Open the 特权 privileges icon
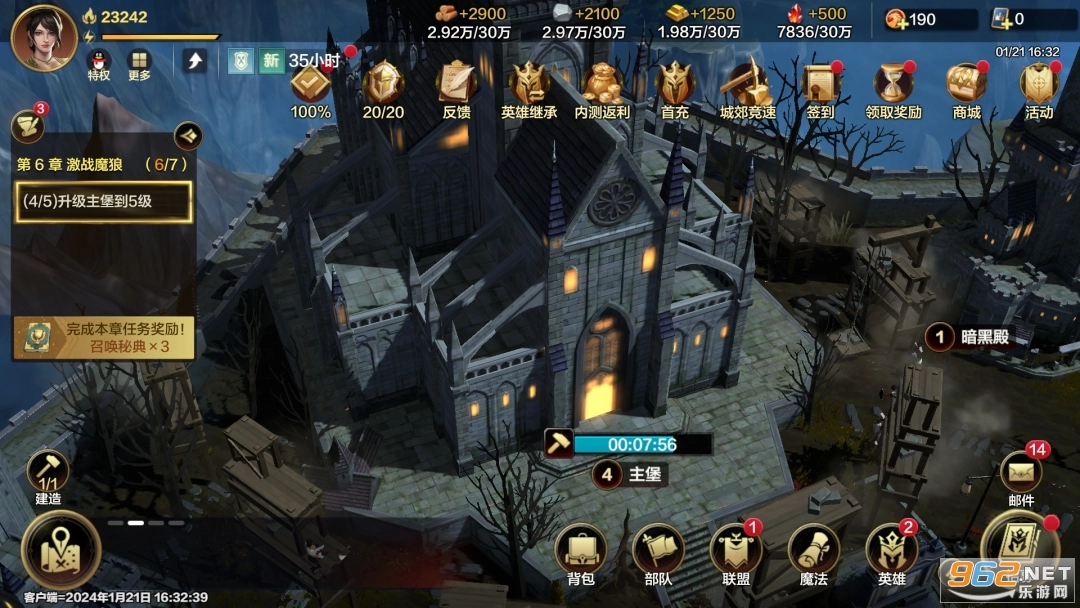Image resolution: width=1080 pixels, height=608 pixels. pyautogui.click(x=98, y=62)
